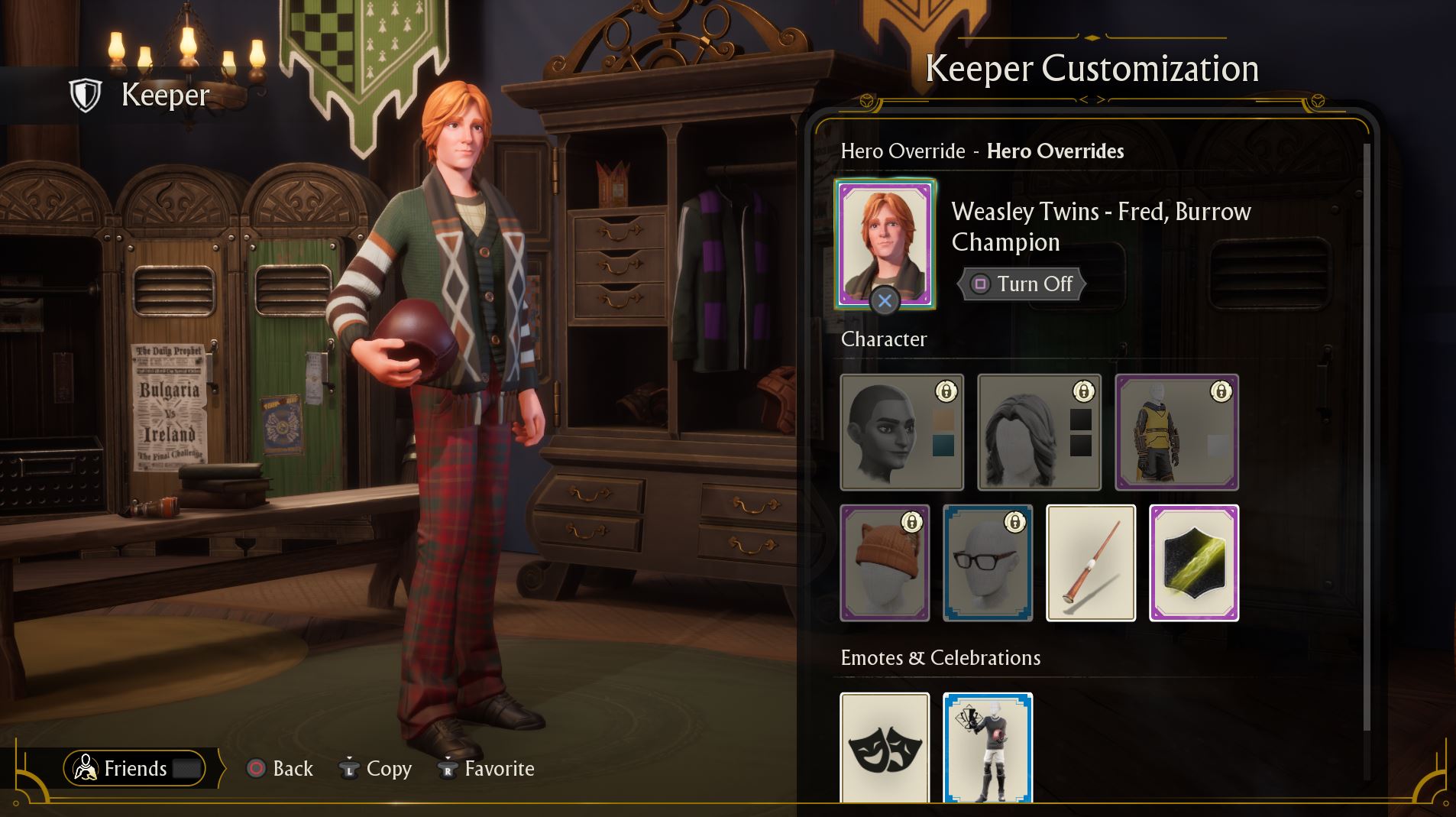Select the black glasses accessory slot
Viewport: 1456px width, 817px height.
988,562
